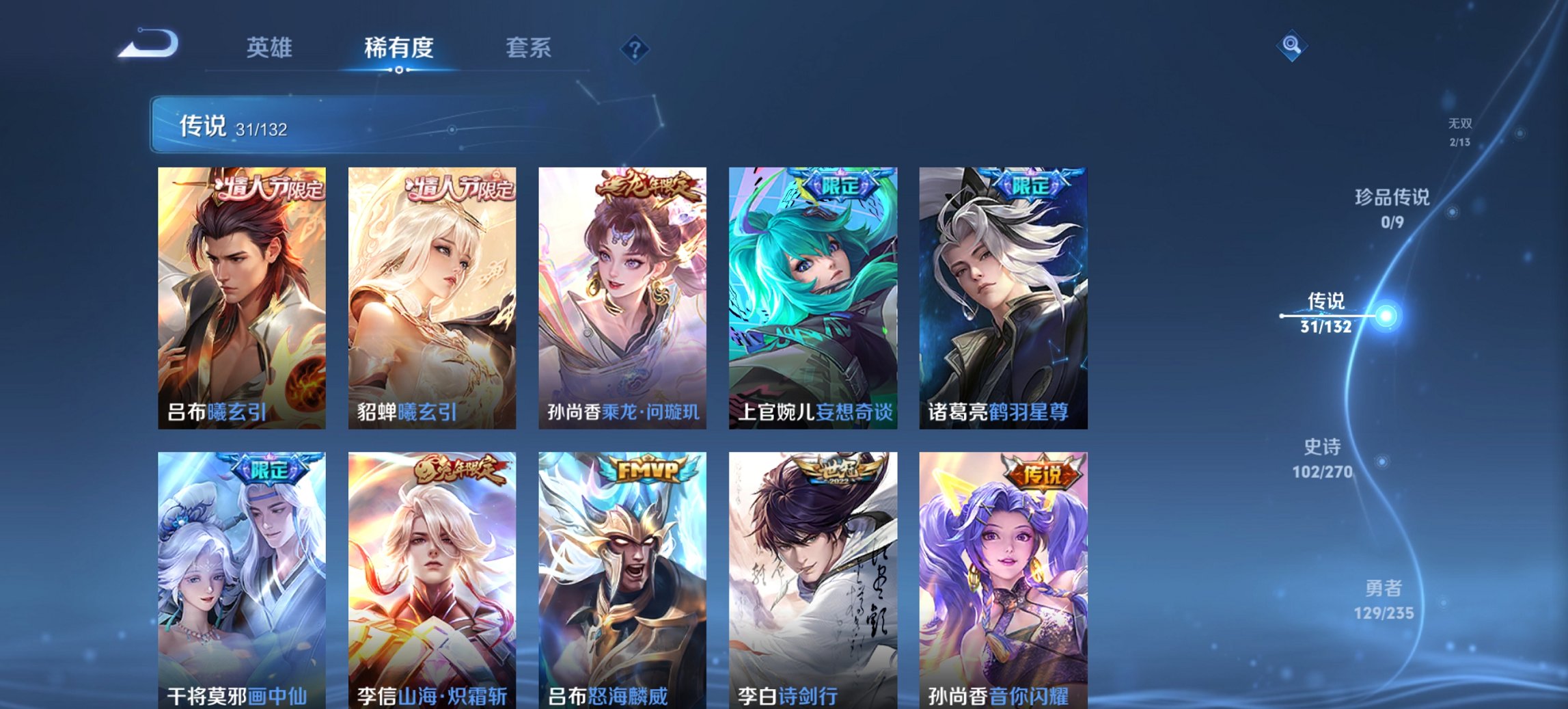The width and height of the screenshot is (1568, 709).
Task: Click the back arrow icon top left
Action: click(147, 44)
